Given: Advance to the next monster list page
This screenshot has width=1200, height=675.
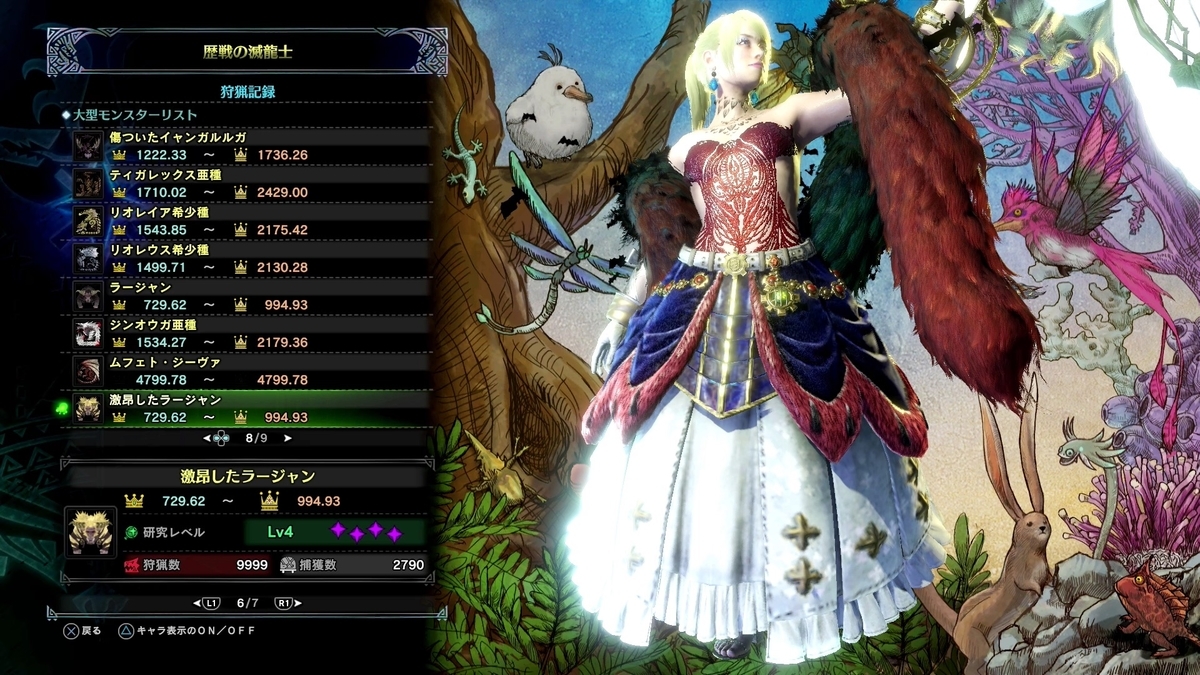Looking at the screenshot, I should (288, 438).
